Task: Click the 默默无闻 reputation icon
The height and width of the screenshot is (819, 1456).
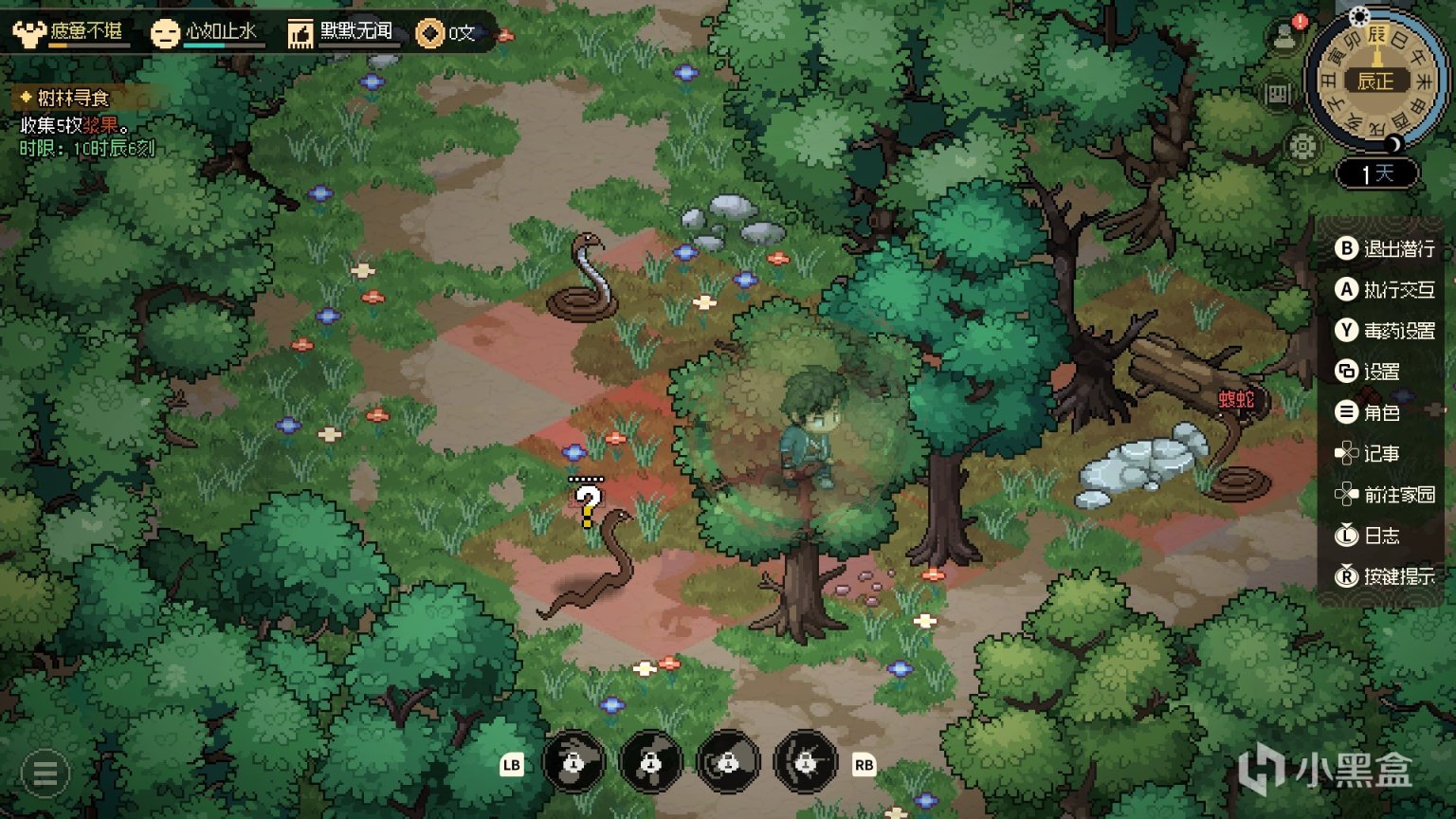Action: 300,34
